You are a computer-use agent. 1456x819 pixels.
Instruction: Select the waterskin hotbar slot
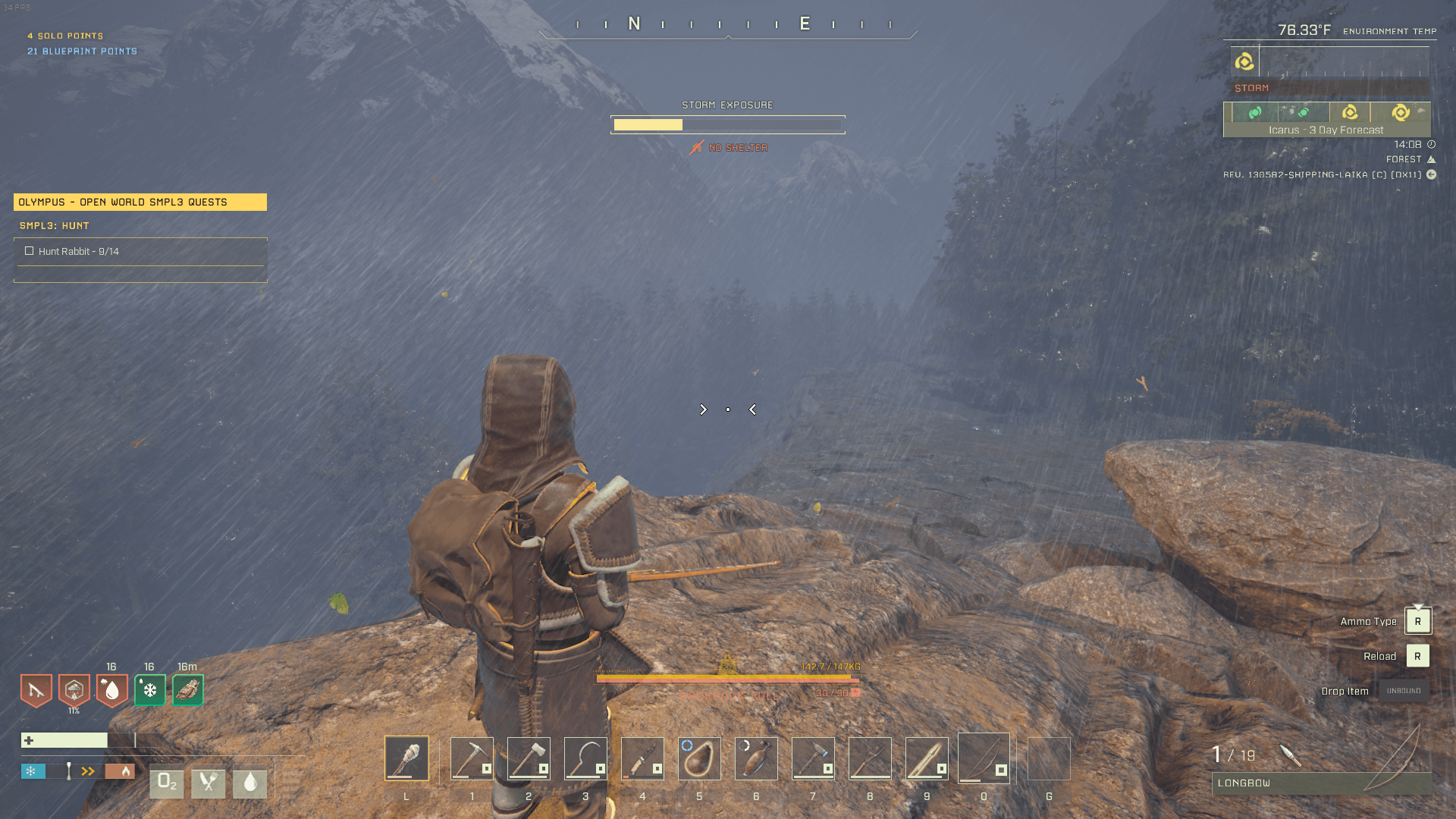[x=699, y=758]
